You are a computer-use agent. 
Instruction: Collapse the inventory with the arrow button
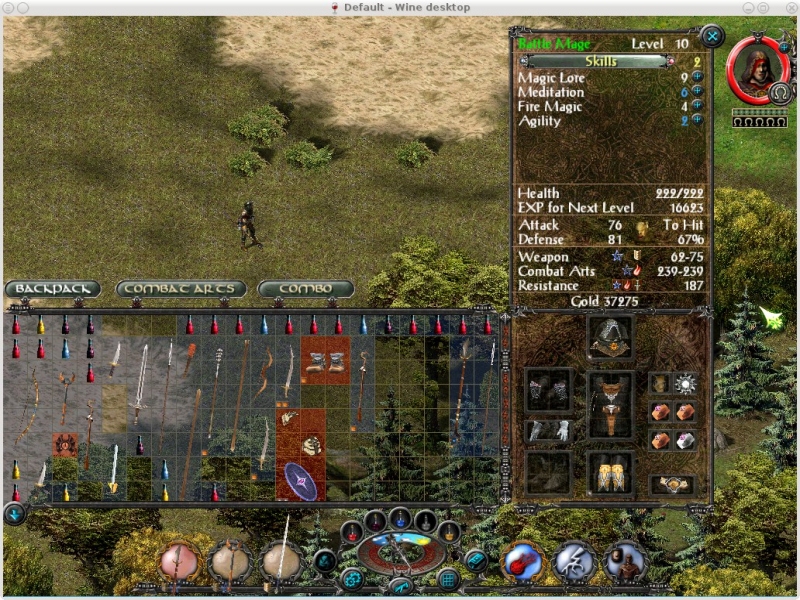(14, 514)
